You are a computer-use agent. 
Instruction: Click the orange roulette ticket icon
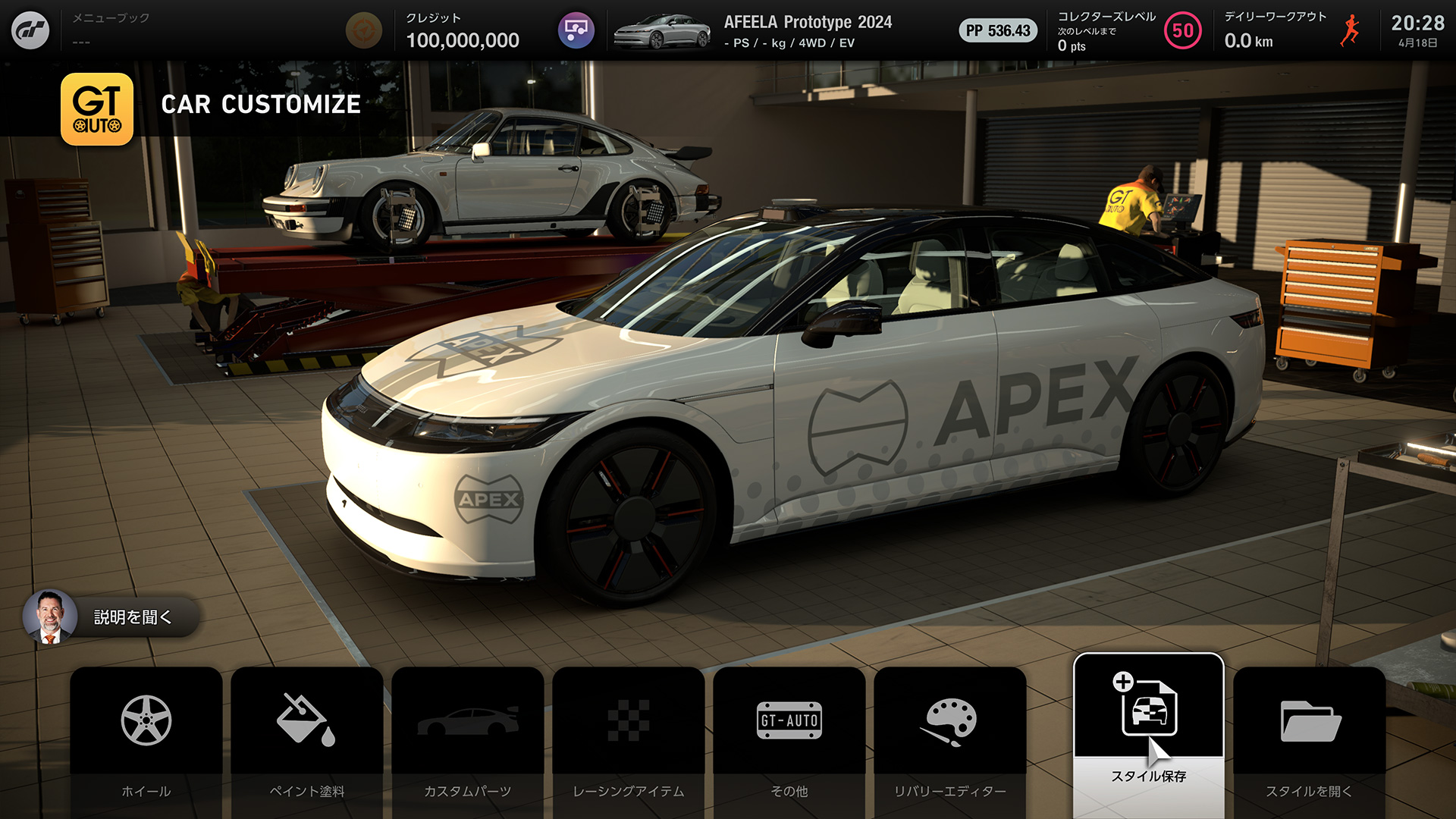364,31
